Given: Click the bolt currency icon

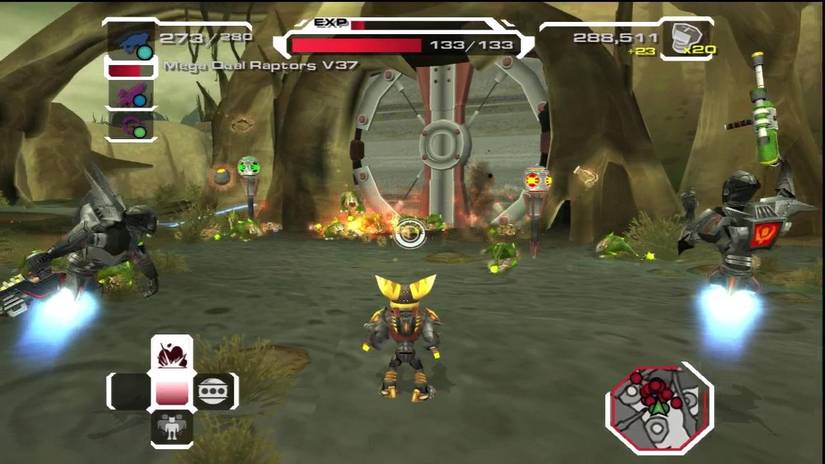Looking at the screenshot, I should (687, 37).
